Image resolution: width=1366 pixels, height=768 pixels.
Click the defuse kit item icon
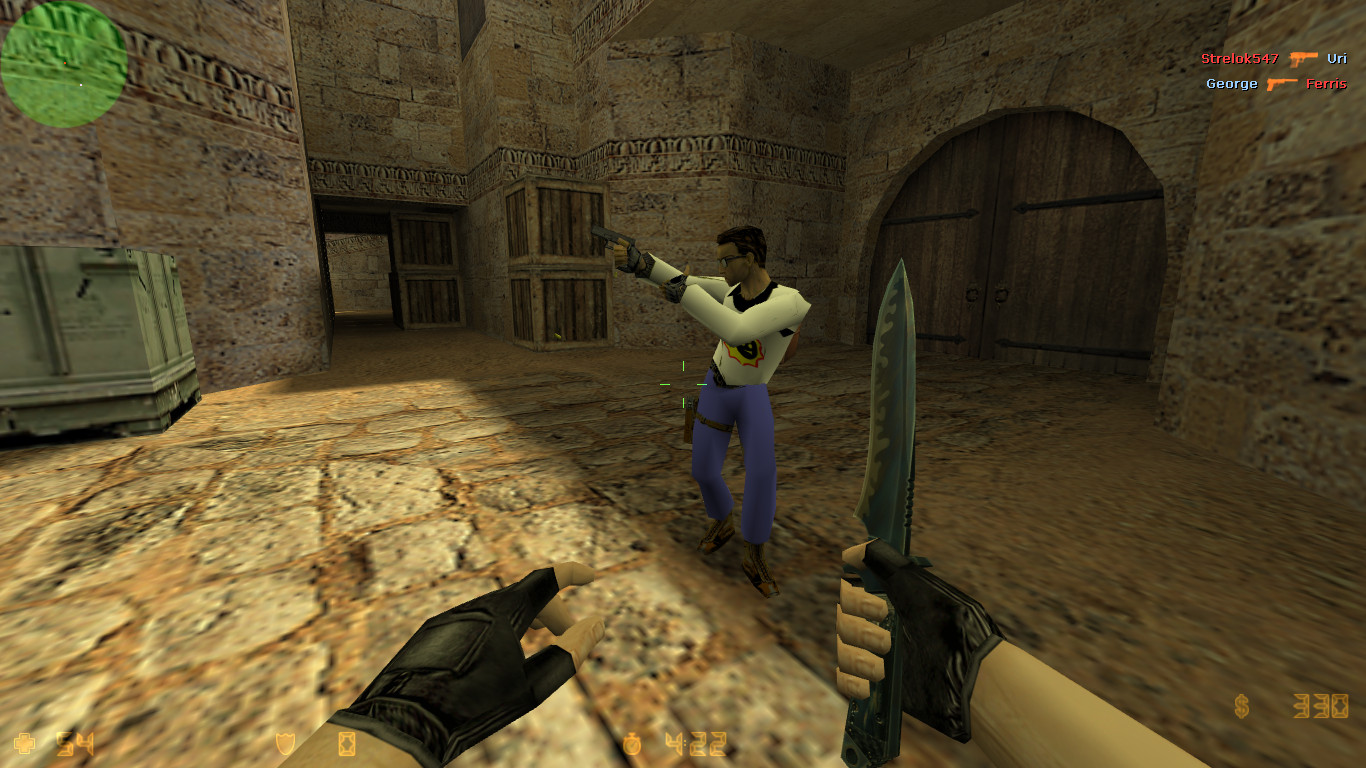pyautogui.click(x=346, y=745)
